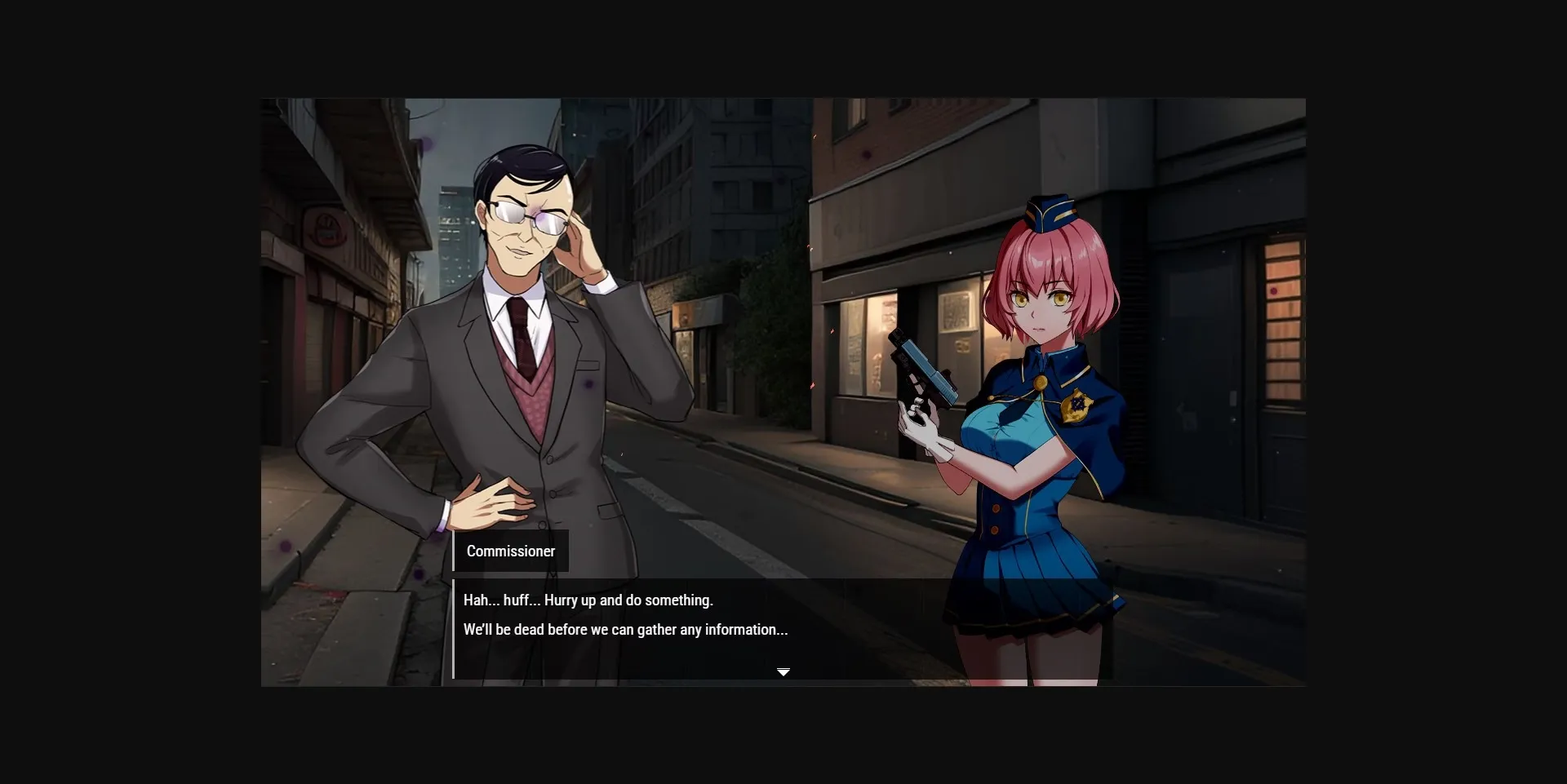Select the 'We'll be dead before we can gather' text
Image resolution: width=1567 pixels, height=784 pixels.
click(625, 629)
